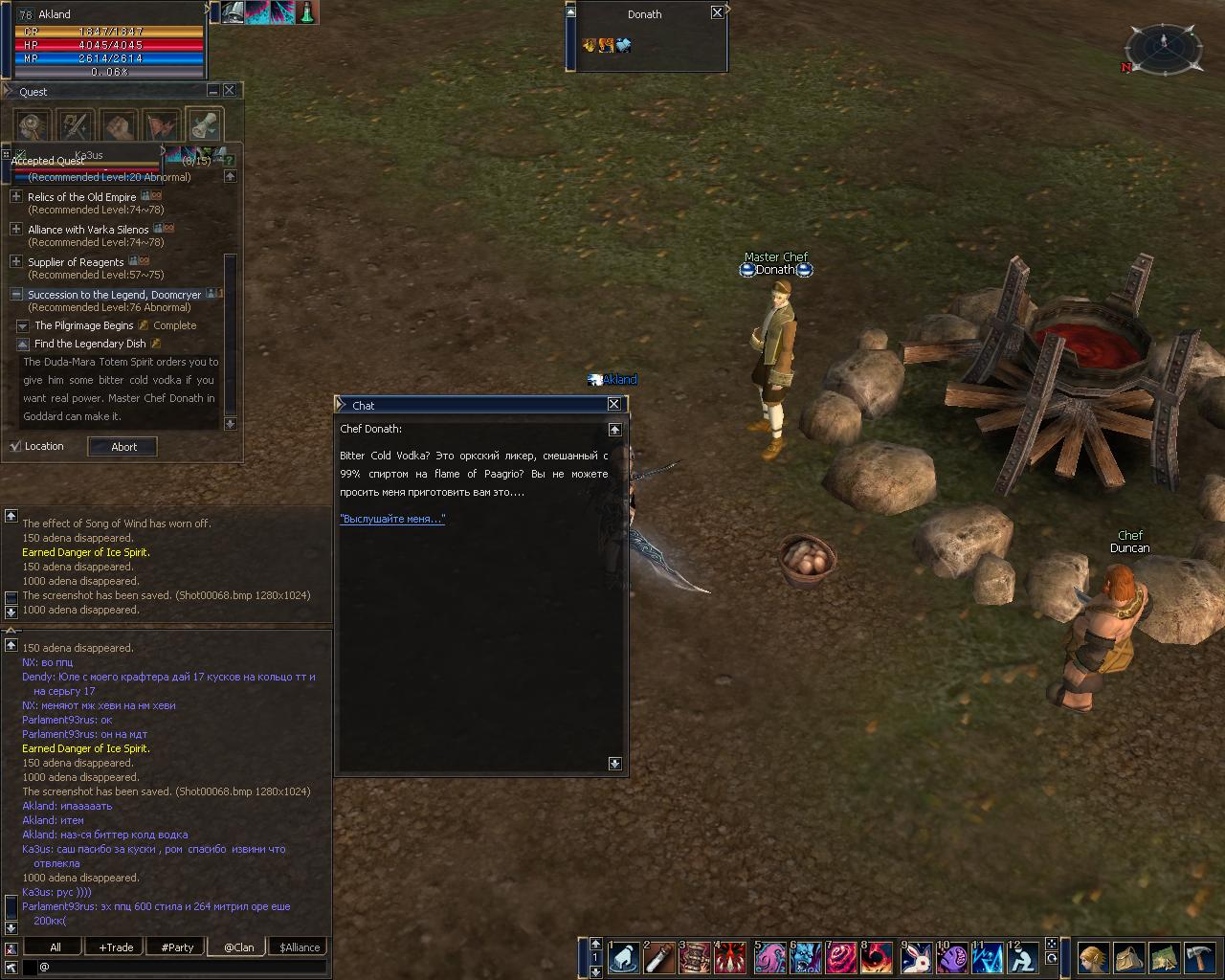Image resolution: width=1225 pixels, height=980 pixels.
Task: Close the Quest window
Action: [x=230, y=90]
